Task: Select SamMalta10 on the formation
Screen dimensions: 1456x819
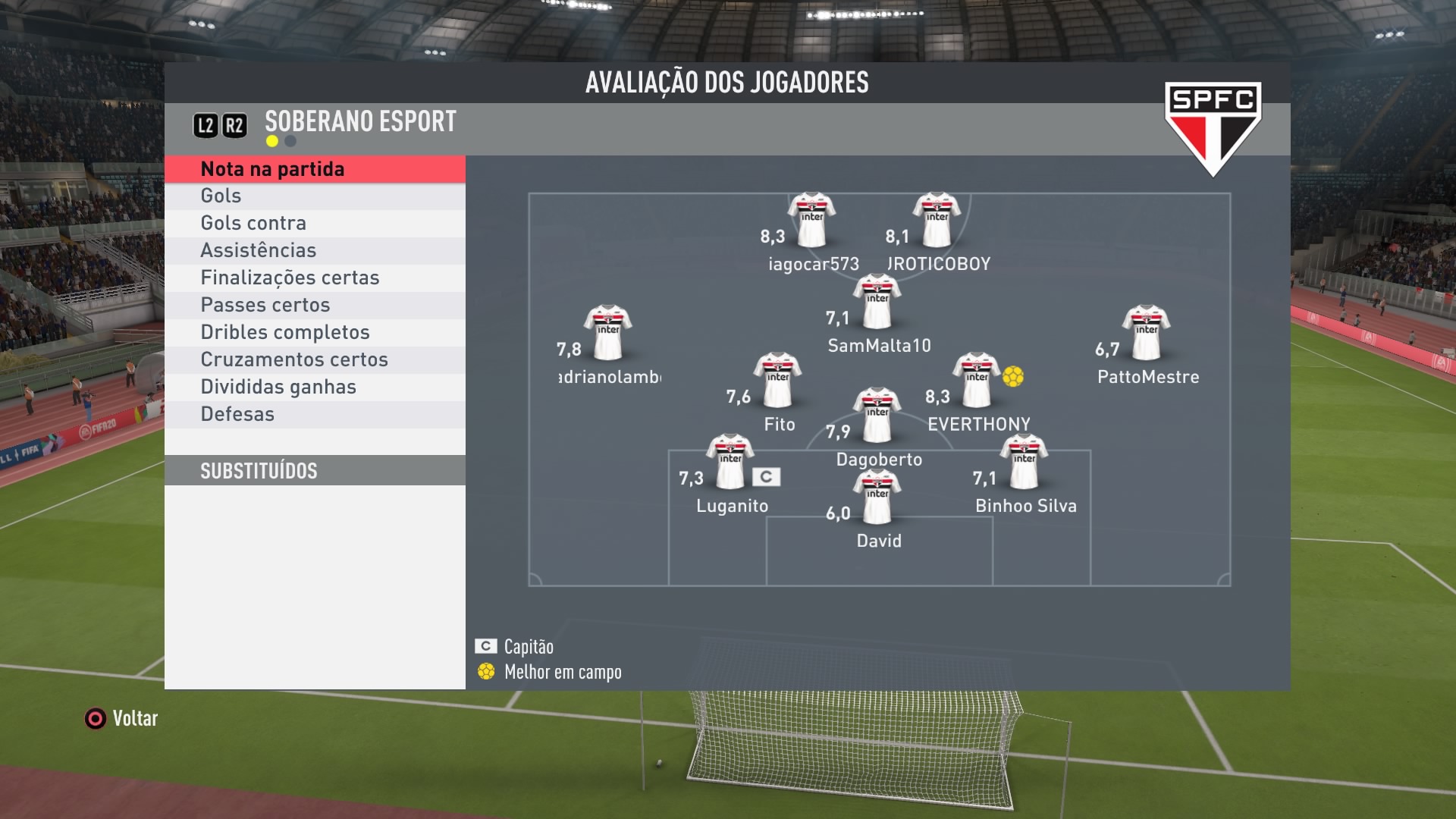Action: [x=877, y=303]
